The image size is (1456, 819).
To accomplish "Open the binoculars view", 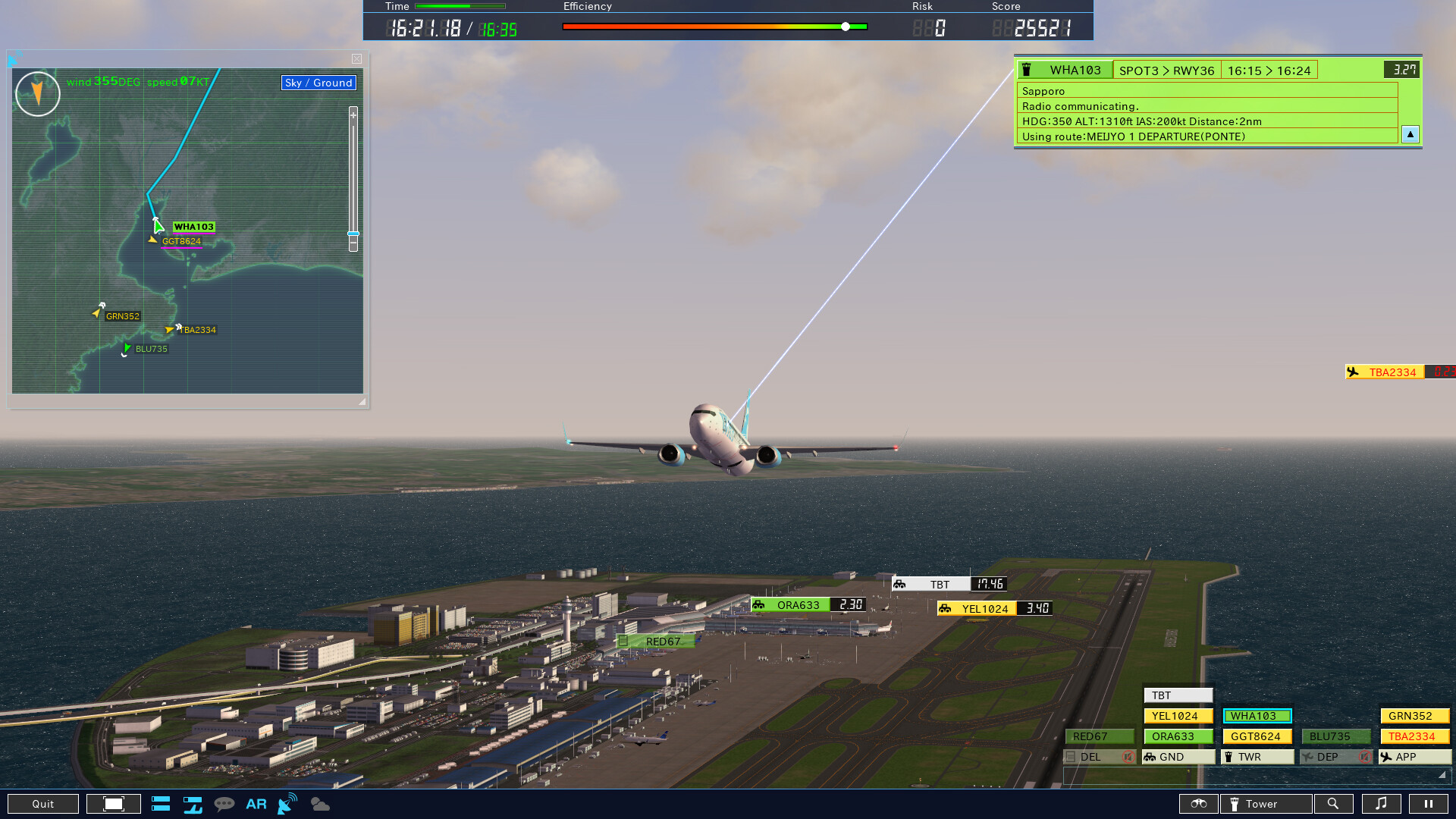I will point(1198,804).
